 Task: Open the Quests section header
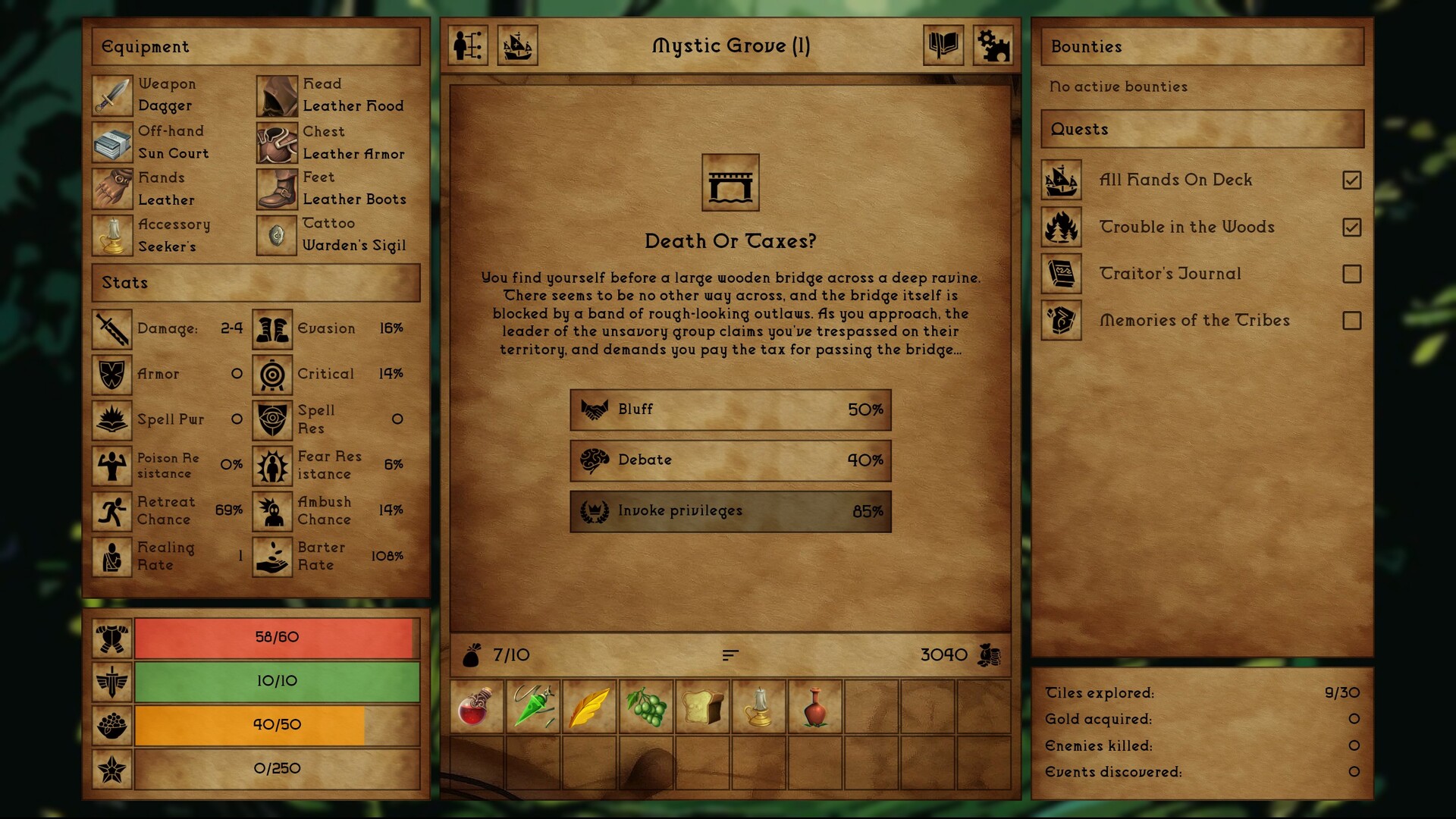point(1201,129)
